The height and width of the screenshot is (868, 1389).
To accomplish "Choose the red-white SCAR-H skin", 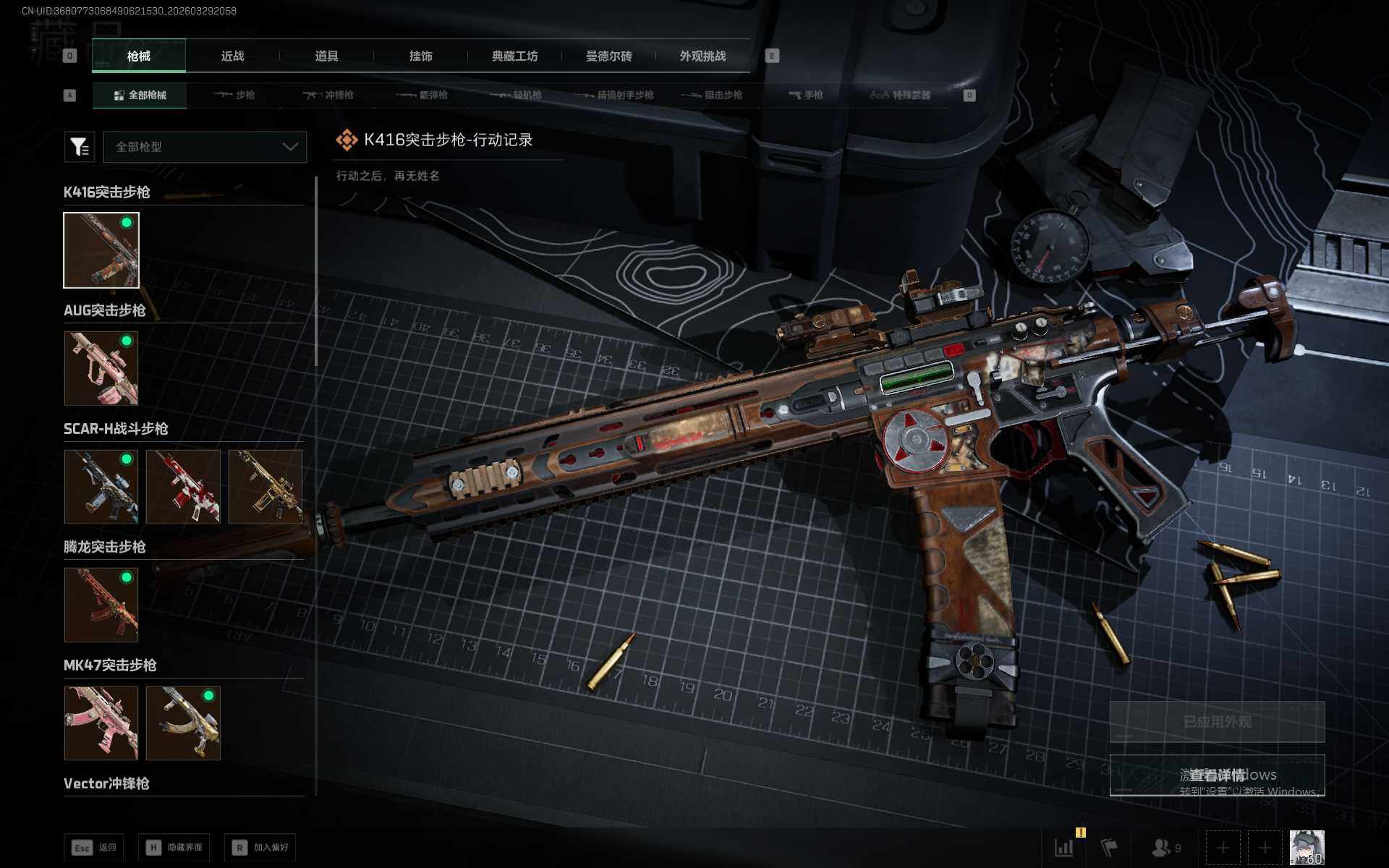I will (x=183, y=486).
